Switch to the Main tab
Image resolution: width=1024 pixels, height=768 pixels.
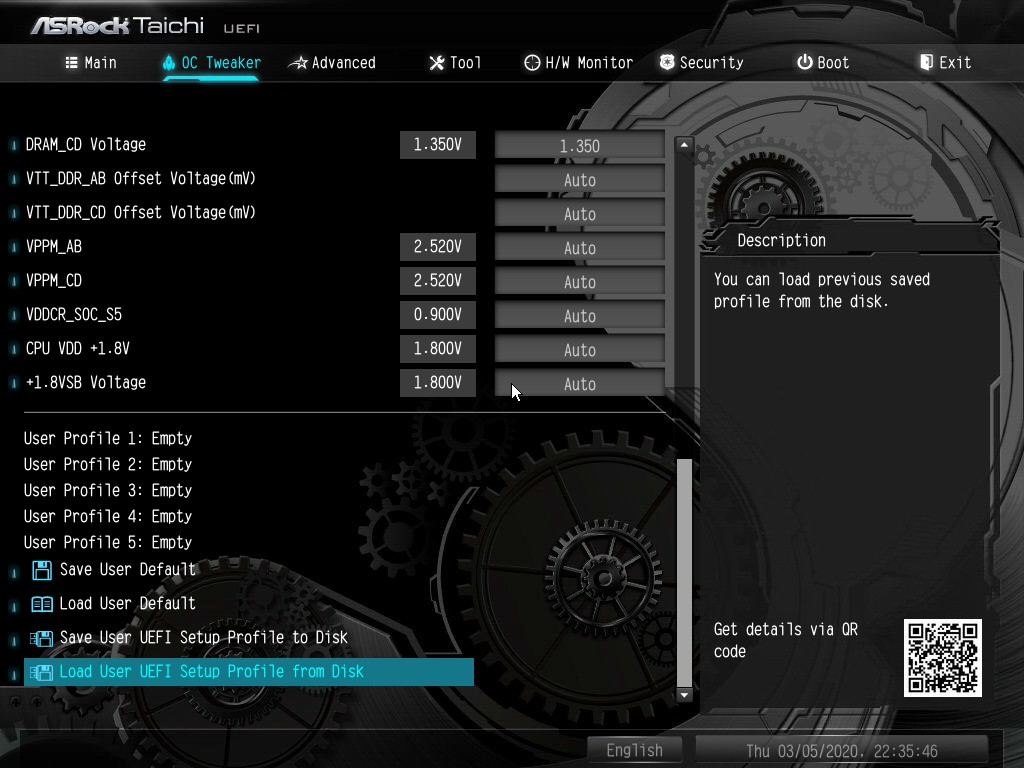coord(91,63)
